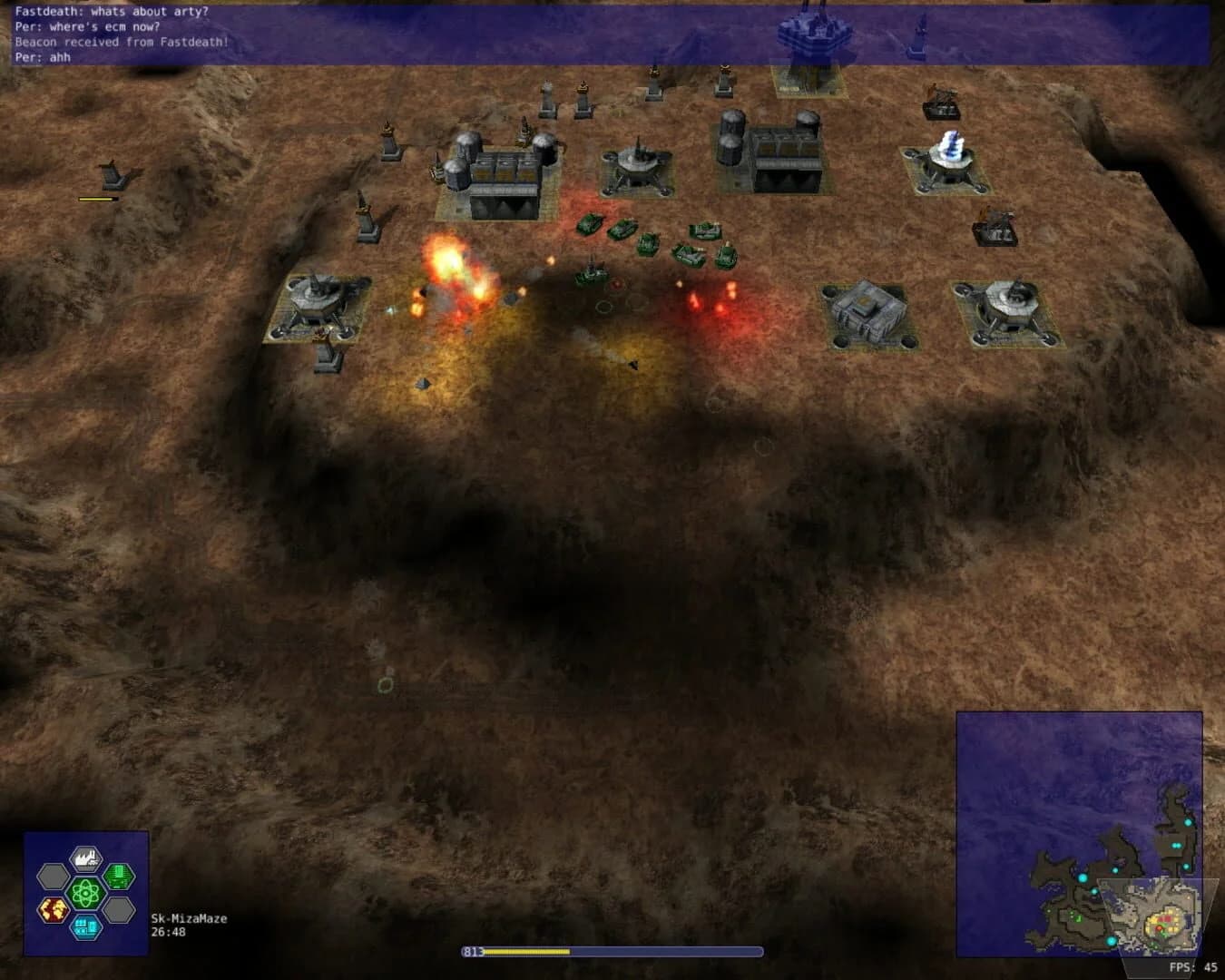The height and width of the screenshot is (980, 1225).
Task: Open the Design panel via green circuit hexagon
Action: coord(118,877)
